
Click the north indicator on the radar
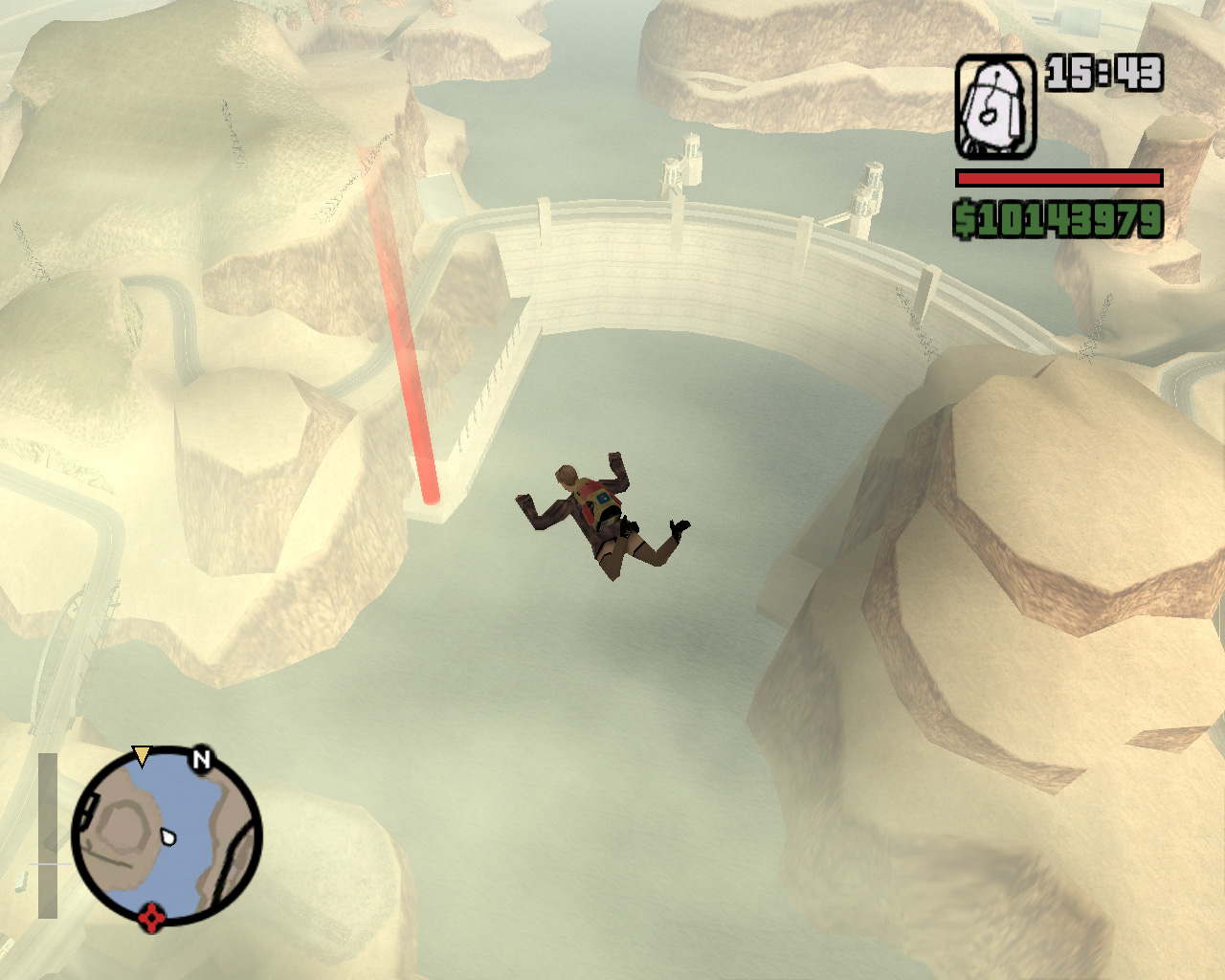click(201, 760)
